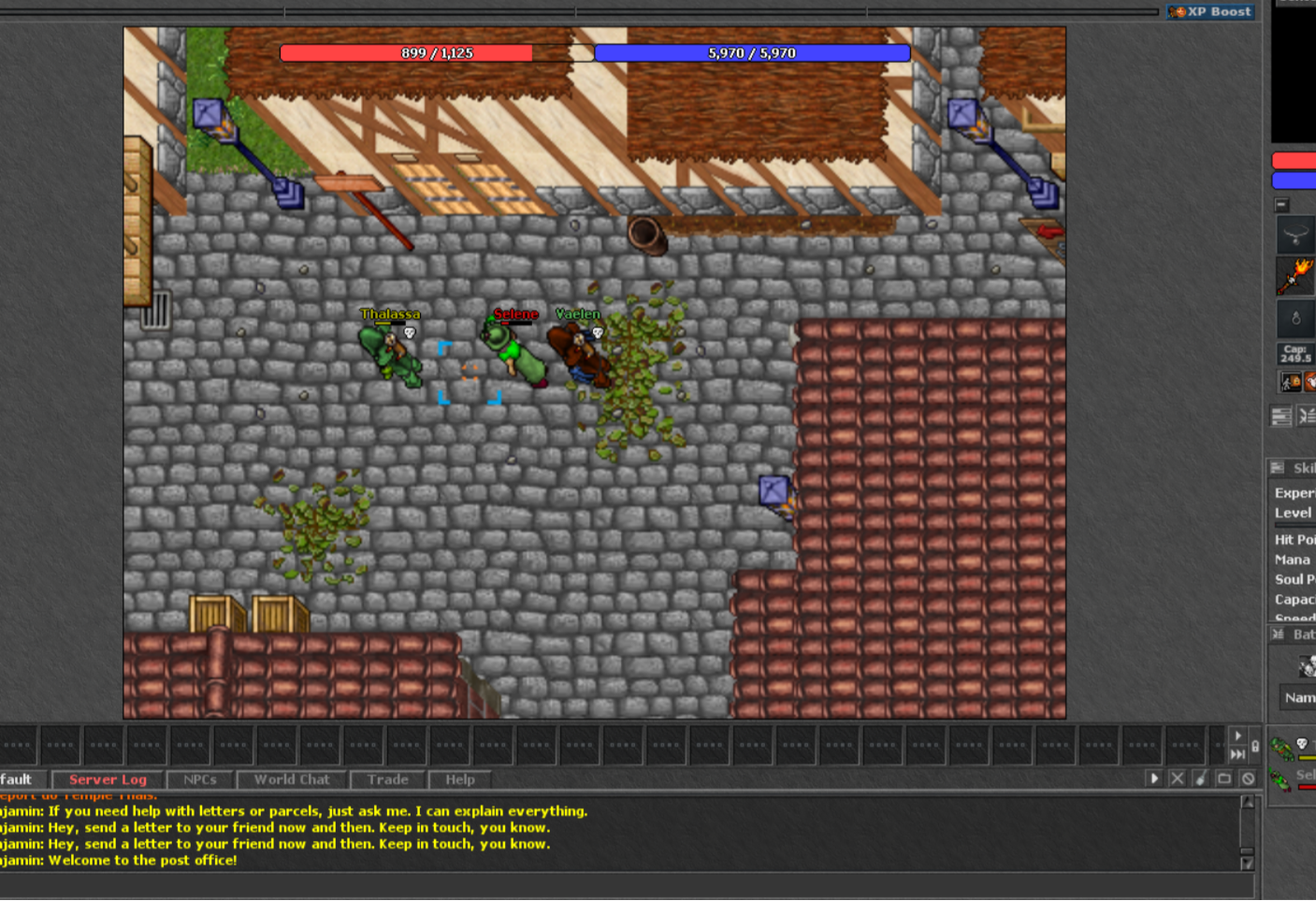This screenshot has height=901, width=1316.
Task: Select the fire wand weapon slot
Action: pos(1295,276)
